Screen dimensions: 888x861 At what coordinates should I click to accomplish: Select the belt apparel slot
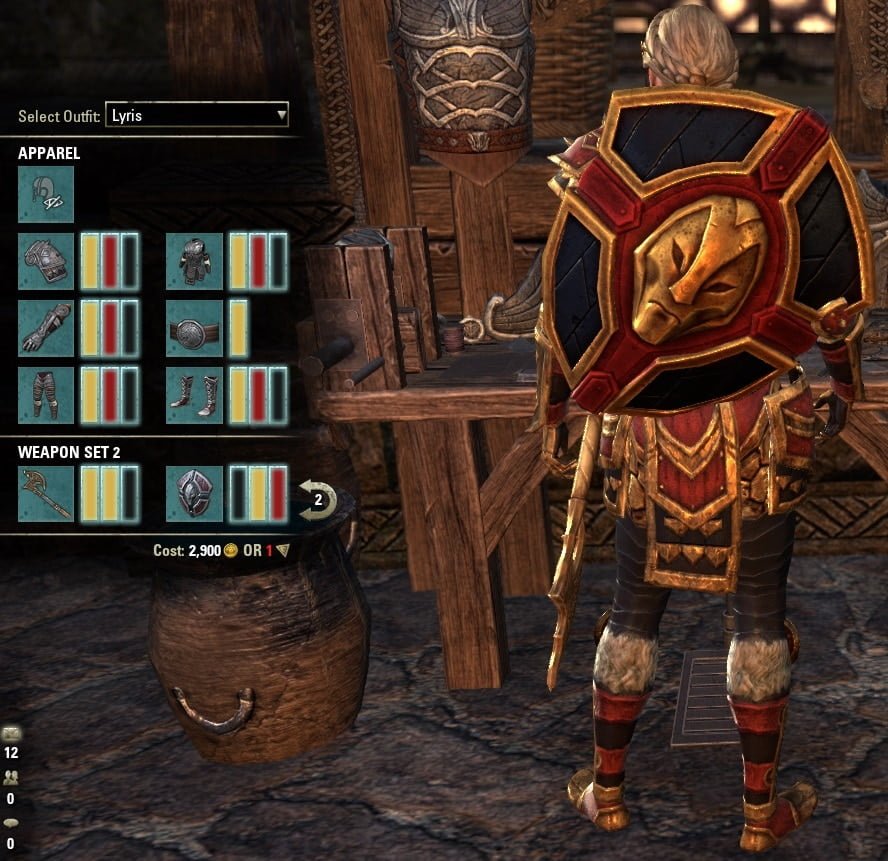click(194, 328)
